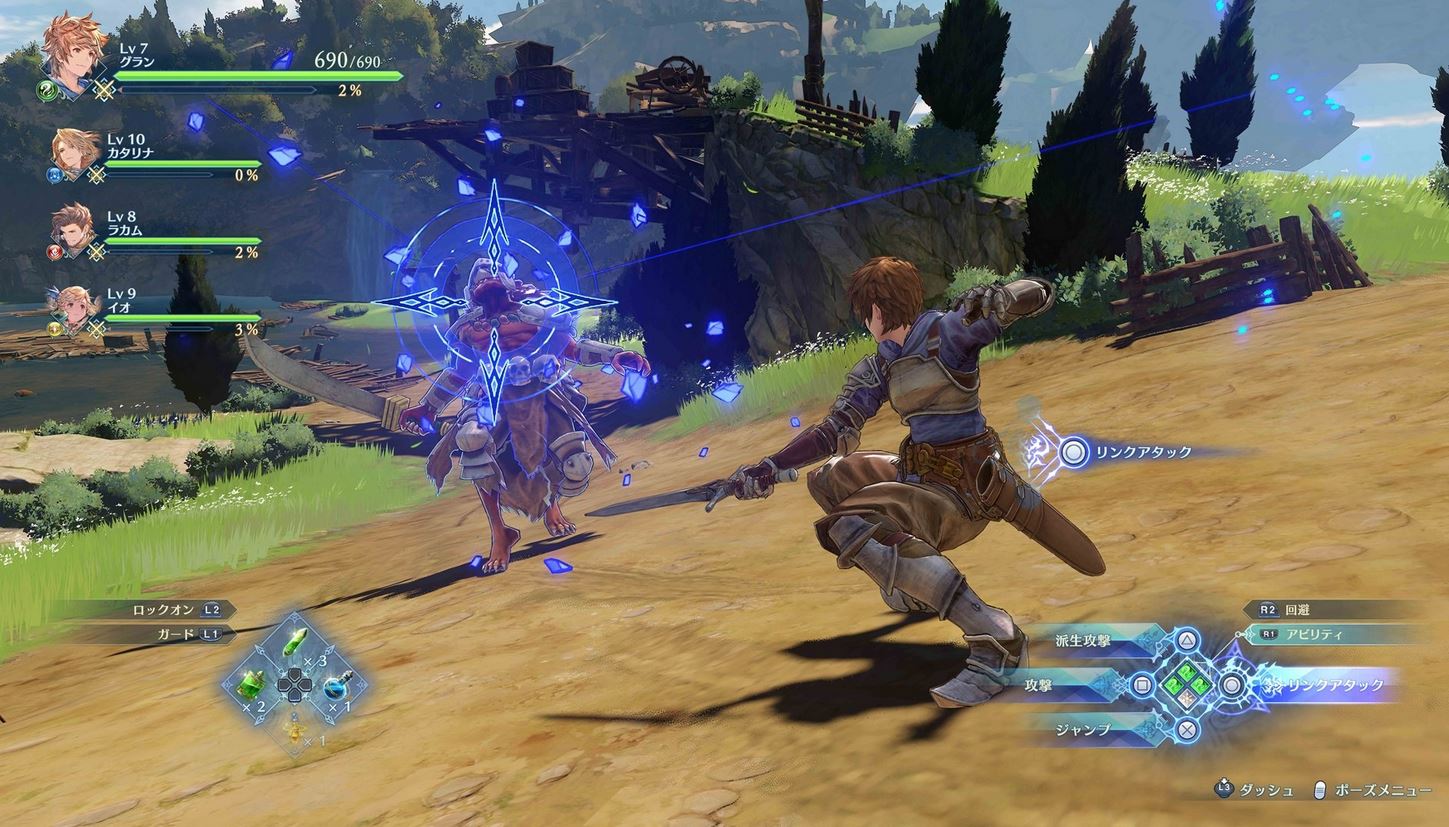This screenshot has width=1449, height=827.
Task: Click the blue lock-on reticle on the enemy
Action: (x=494, y=300)
